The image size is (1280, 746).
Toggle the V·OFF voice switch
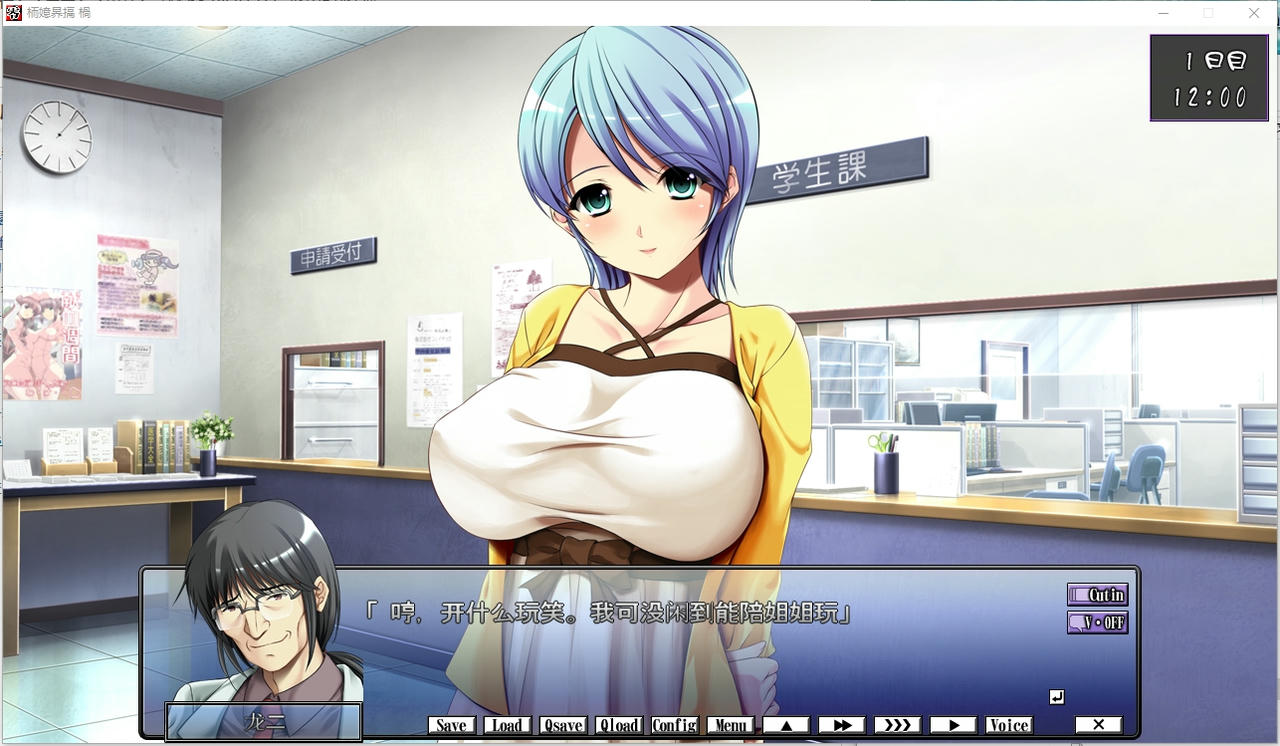1097,622
